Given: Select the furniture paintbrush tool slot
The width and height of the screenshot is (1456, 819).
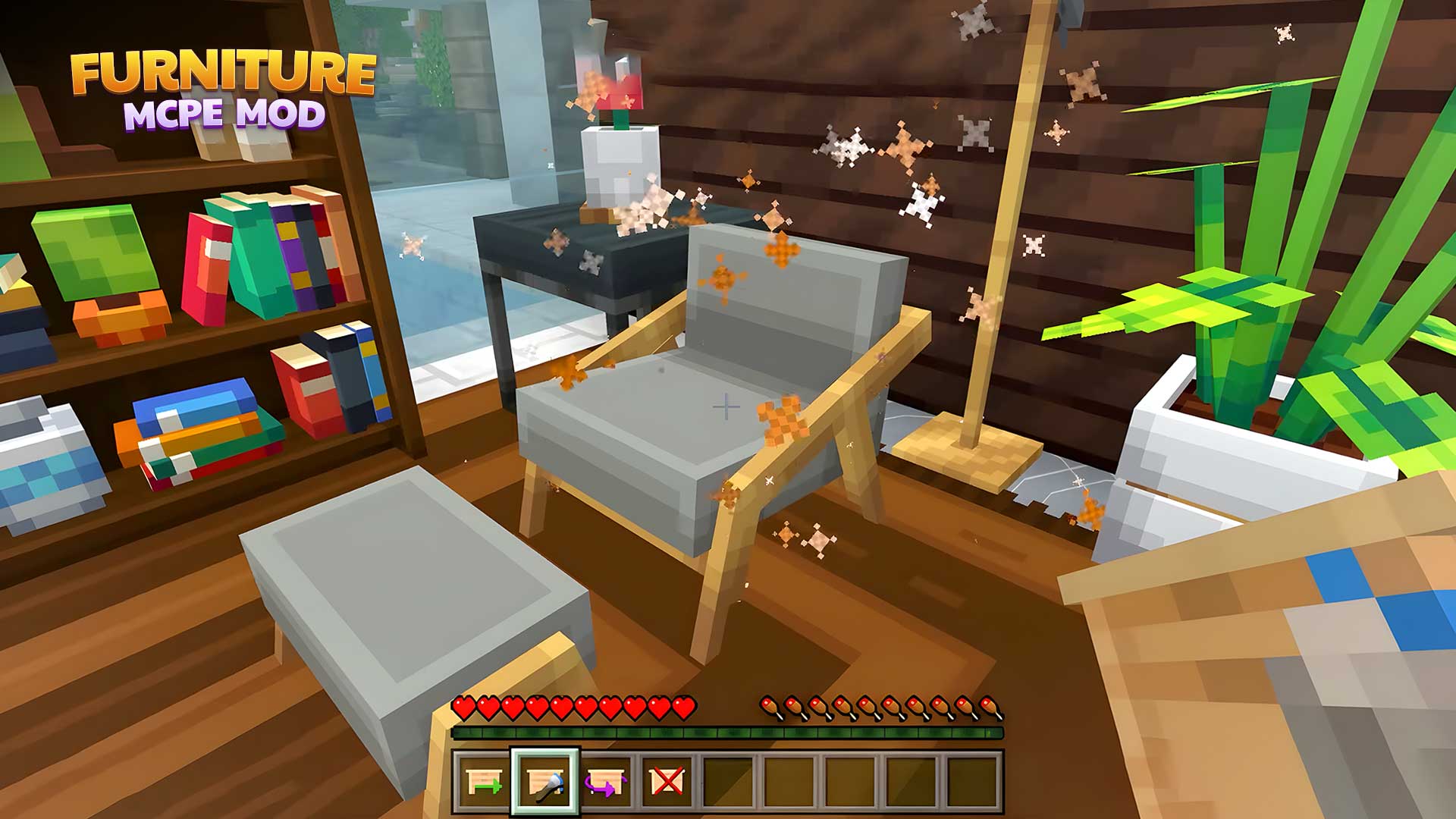Looking at the screenshot, I should point(545,781).
